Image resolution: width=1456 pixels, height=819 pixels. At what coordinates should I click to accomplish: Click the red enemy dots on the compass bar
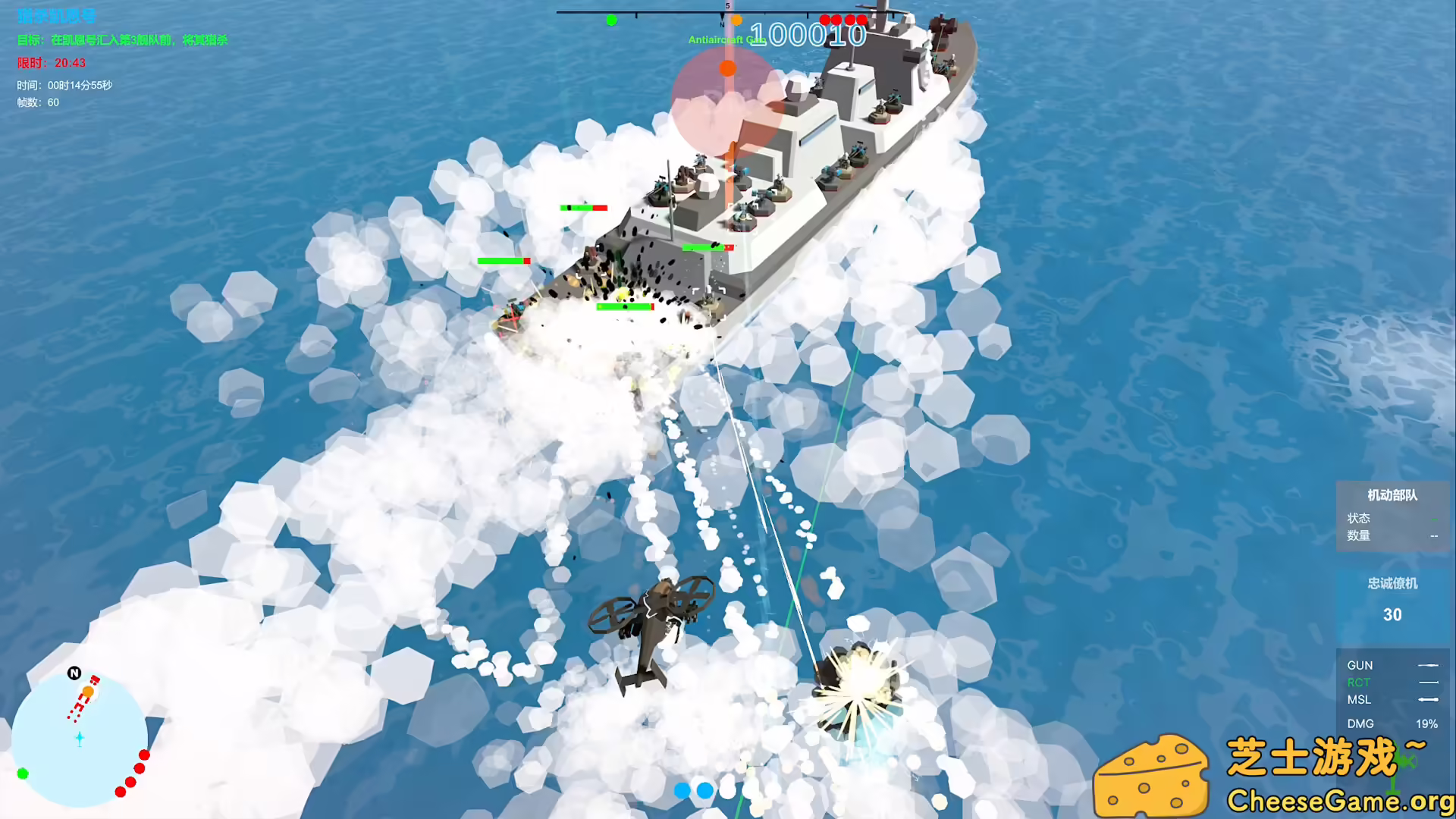tap(842, 18)
